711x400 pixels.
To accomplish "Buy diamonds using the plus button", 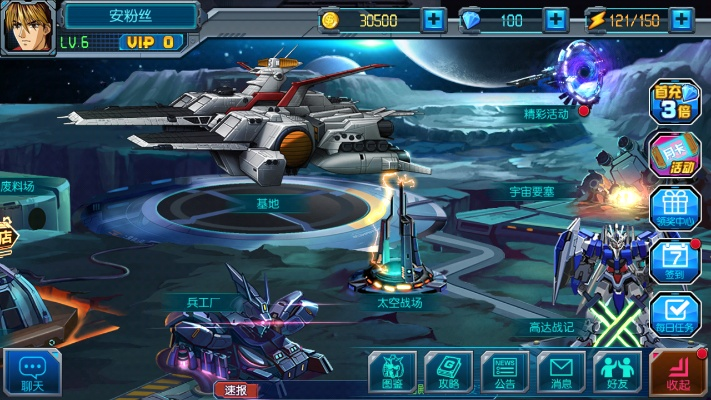I will coord(557,19).
